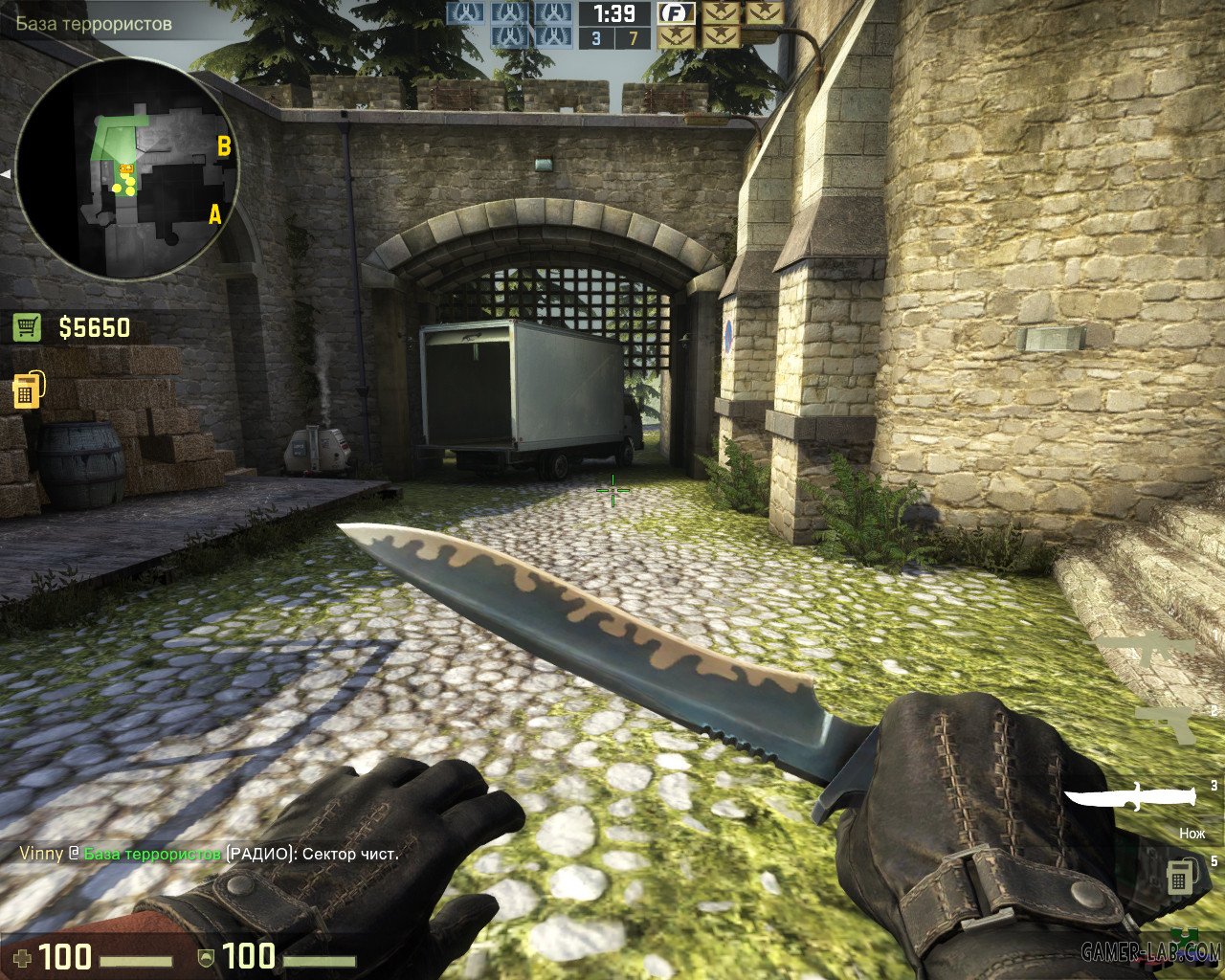1225x980 pixels.
Task: Click the shopping cart icon beside $5650
Action: pyautogui.click(x=27, y=328)
